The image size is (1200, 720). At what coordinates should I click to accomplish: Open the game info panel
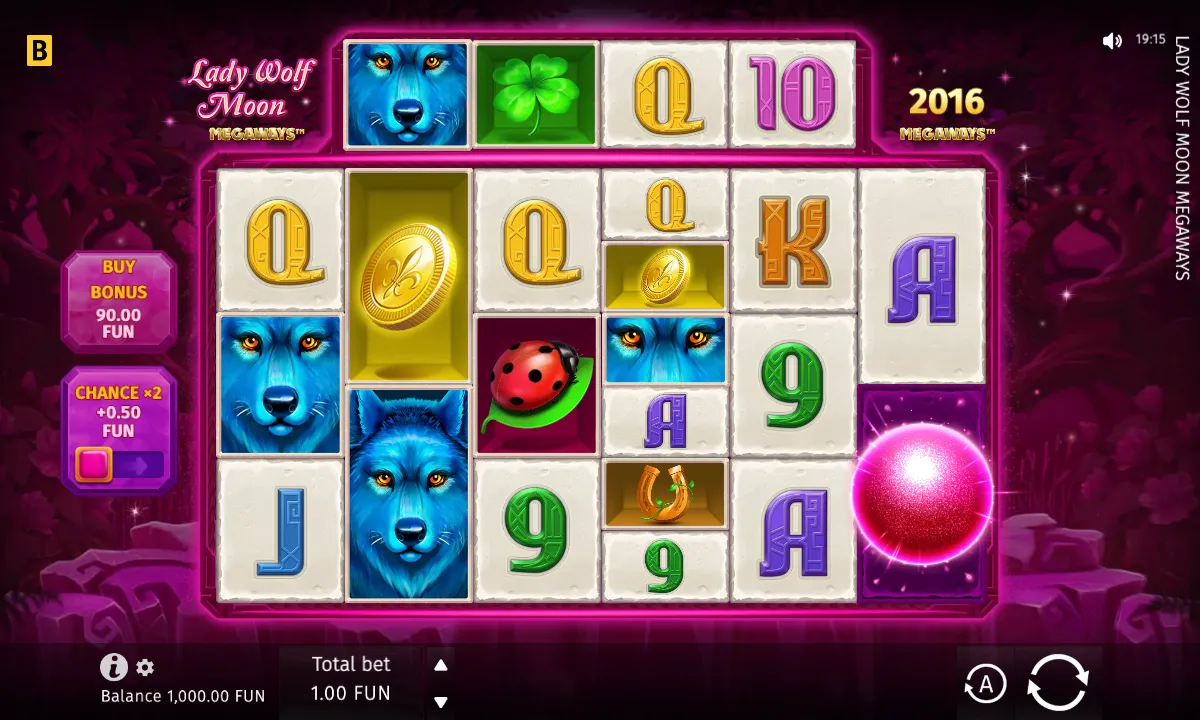[113, 668]
